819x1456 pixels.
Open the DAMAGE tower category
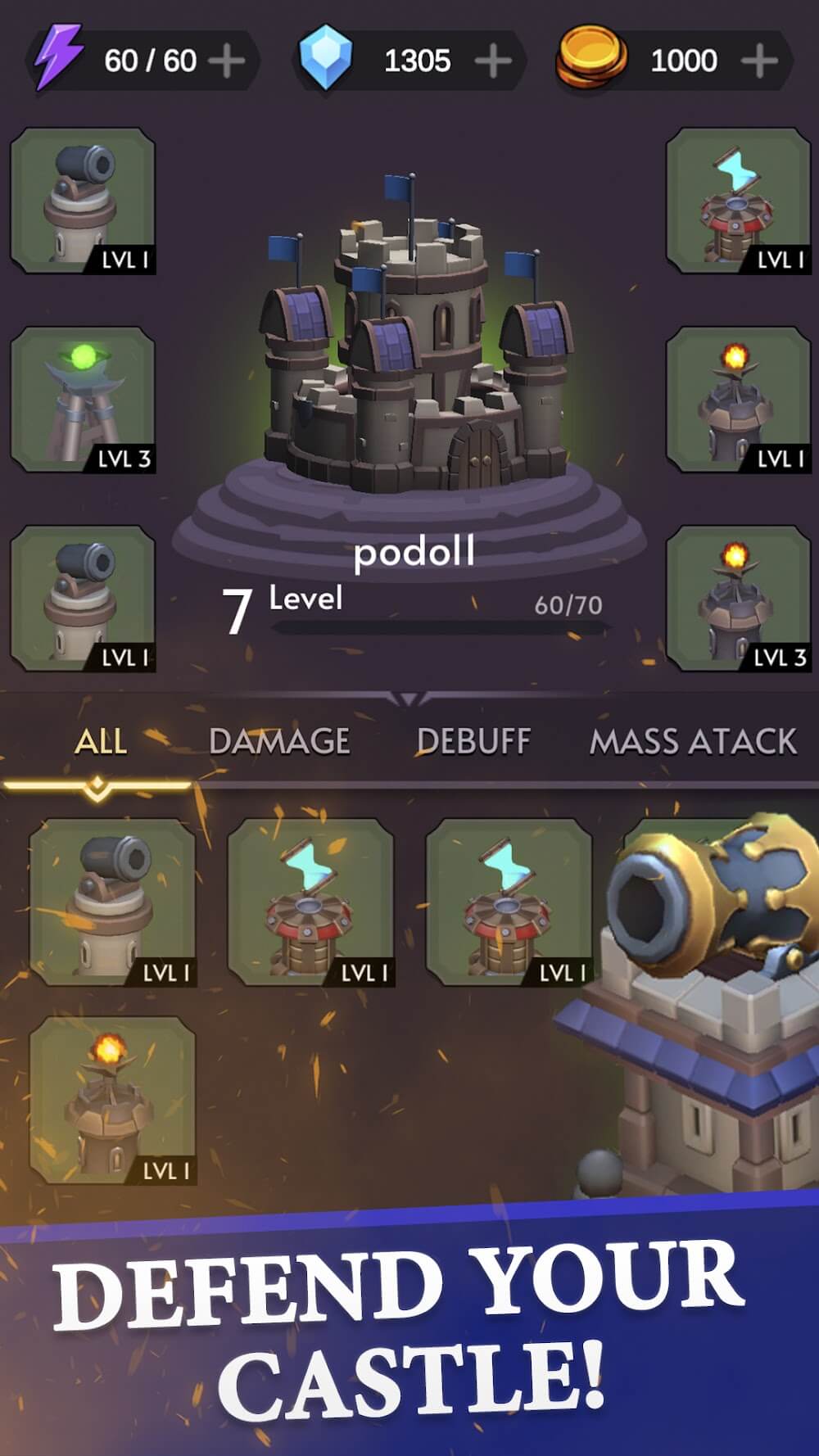(279, 742)
